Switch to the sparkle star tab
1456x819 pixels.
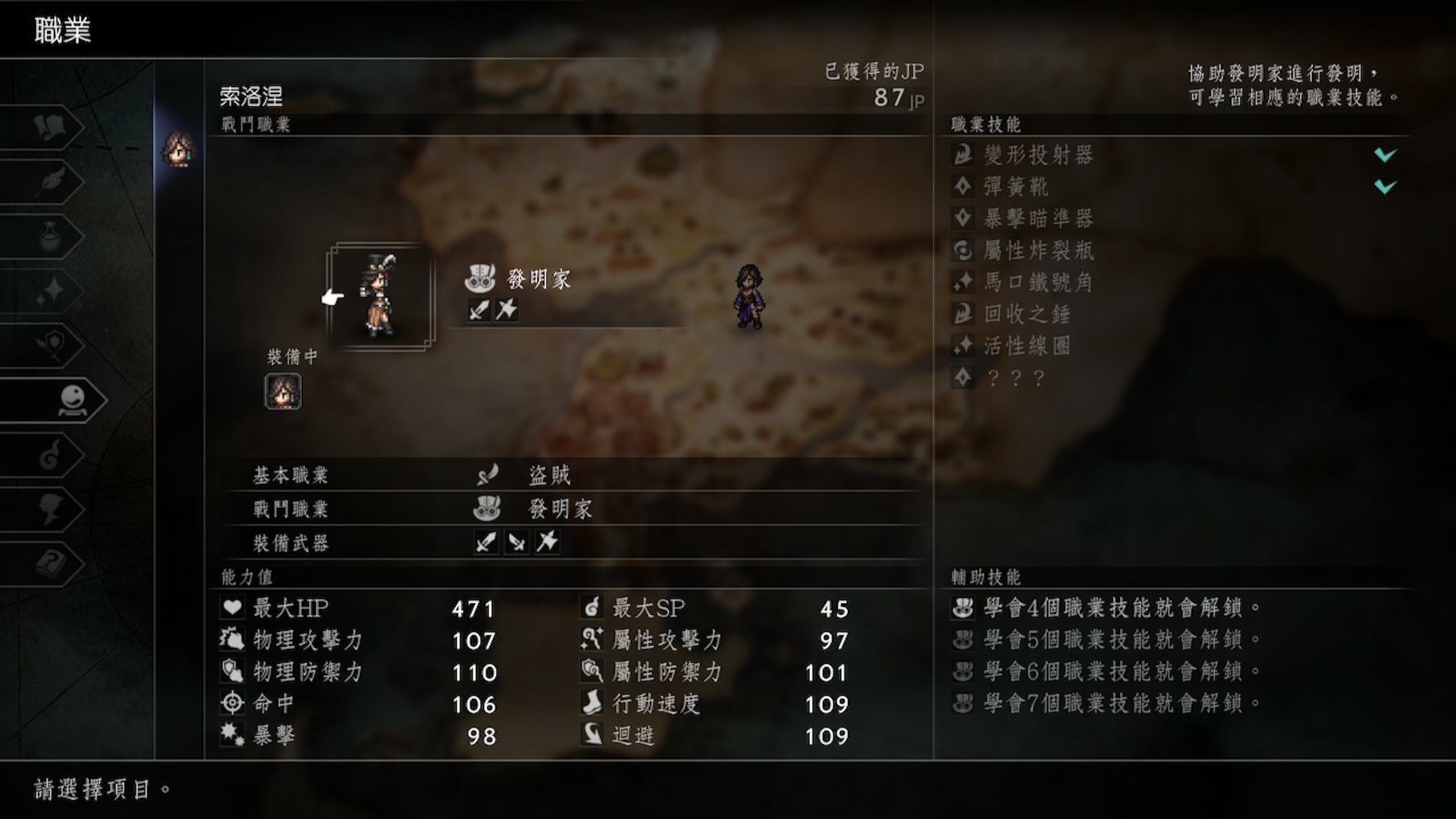tap(51, 291)
